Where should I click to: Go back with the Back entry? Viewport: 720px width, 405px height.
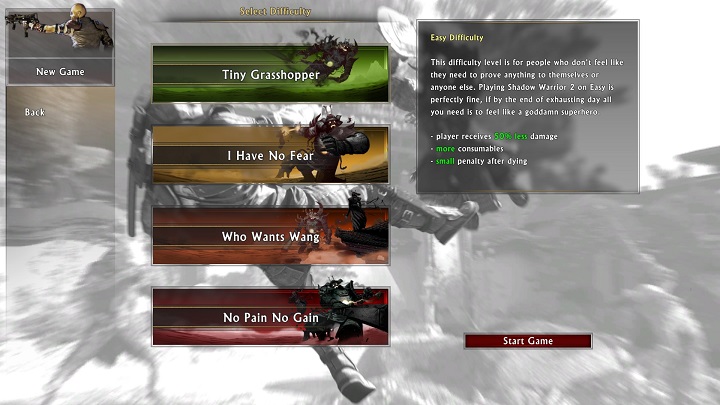tap(35, 112)
